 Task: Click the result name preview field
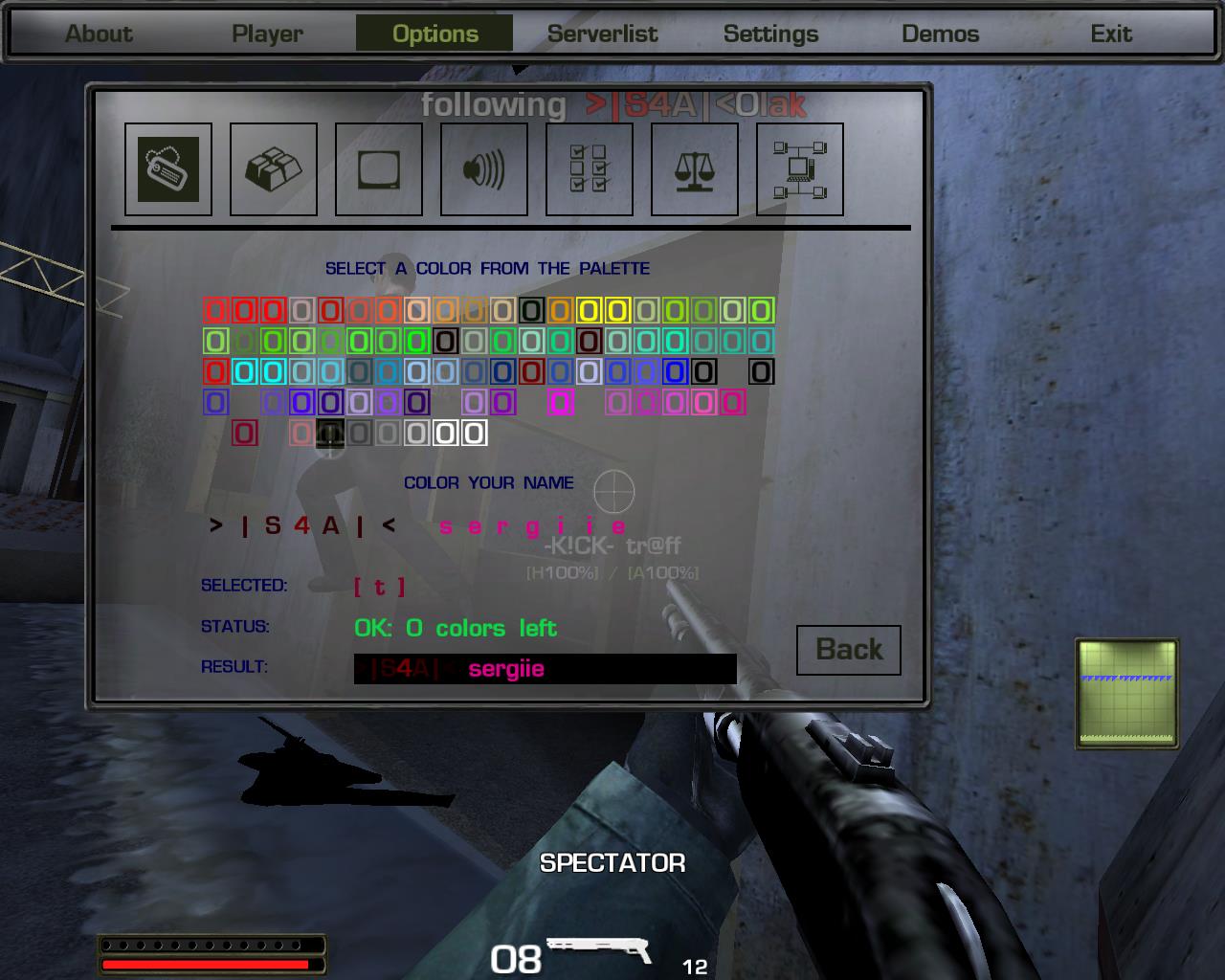545,669
